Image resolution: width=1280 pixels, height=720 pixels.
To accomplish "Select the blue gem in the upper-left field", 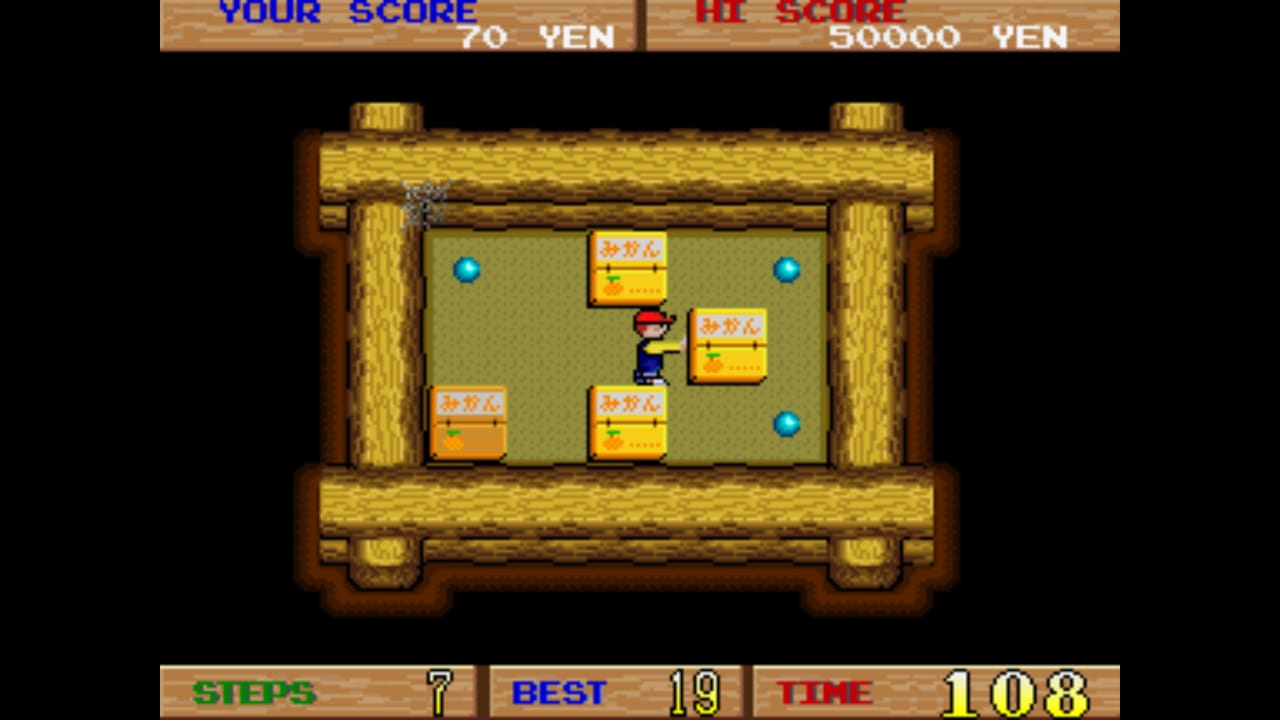I will (466, 270).
